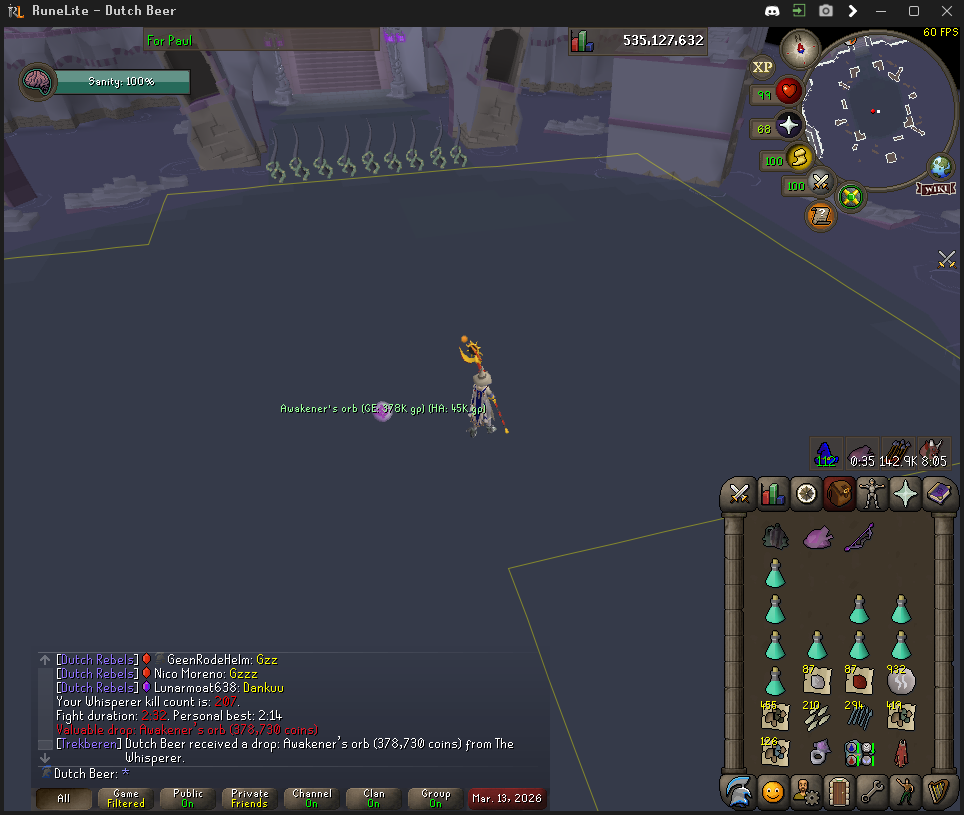Viewport: 964px width, 815px height.
Task: Open the Logout door tab
Action: pos(839,792)
